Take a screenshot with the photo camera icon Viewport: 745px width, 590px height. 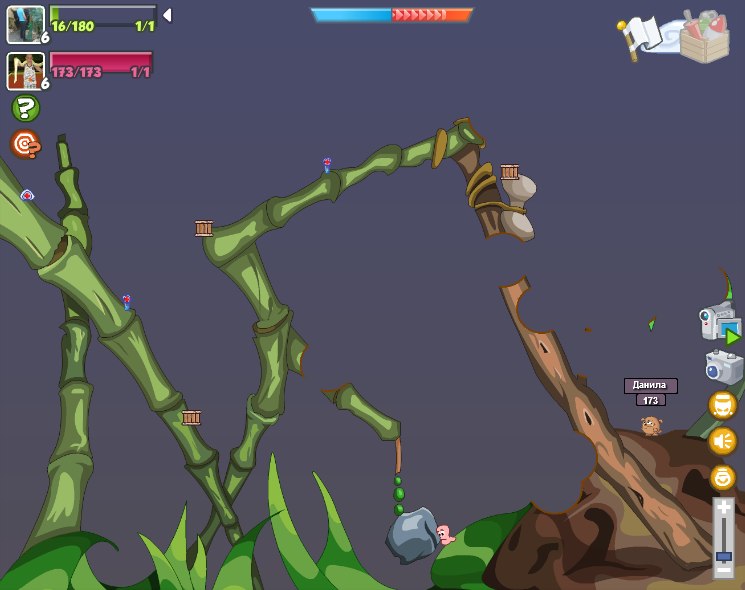tap(723, 367)
